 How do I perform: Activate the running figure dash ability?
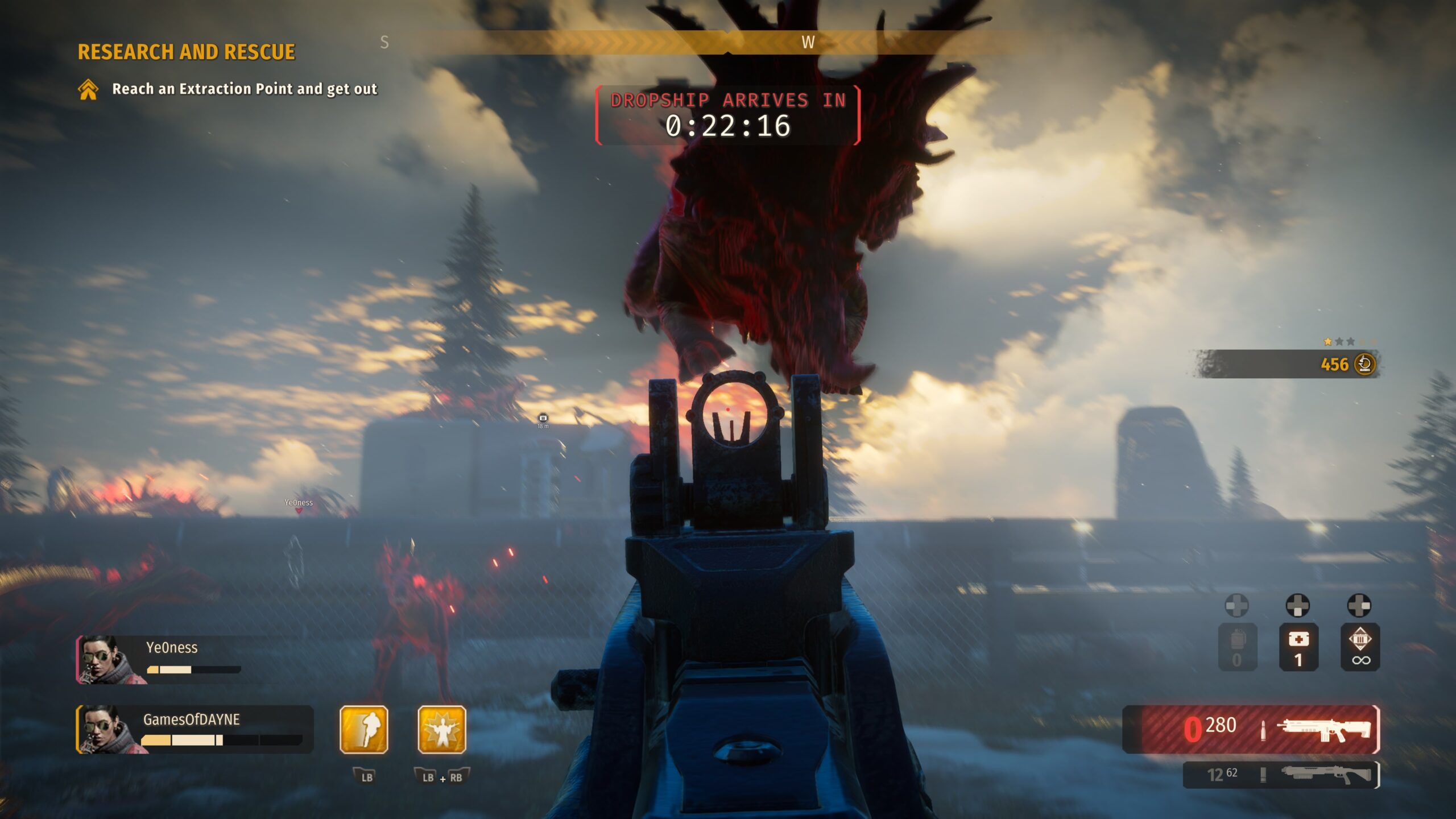pyautogui.click(x=364, y=730)
